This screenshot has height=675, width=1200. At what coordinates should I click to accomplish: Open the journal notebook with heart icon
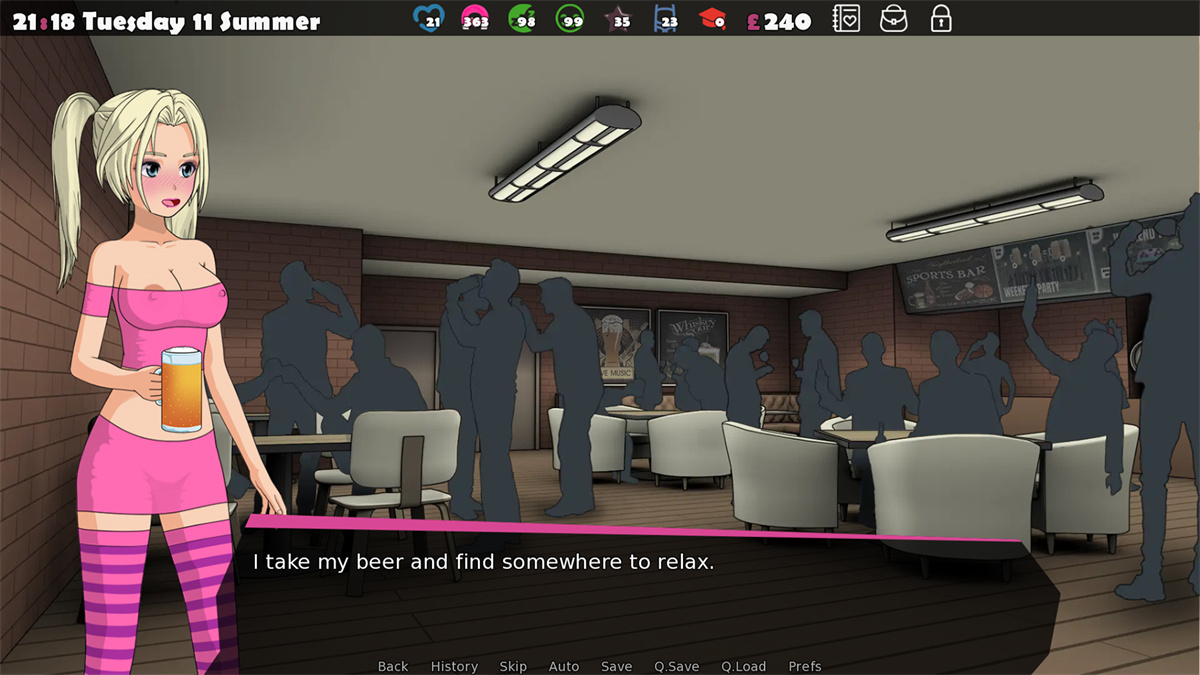[x=846, y=19]
